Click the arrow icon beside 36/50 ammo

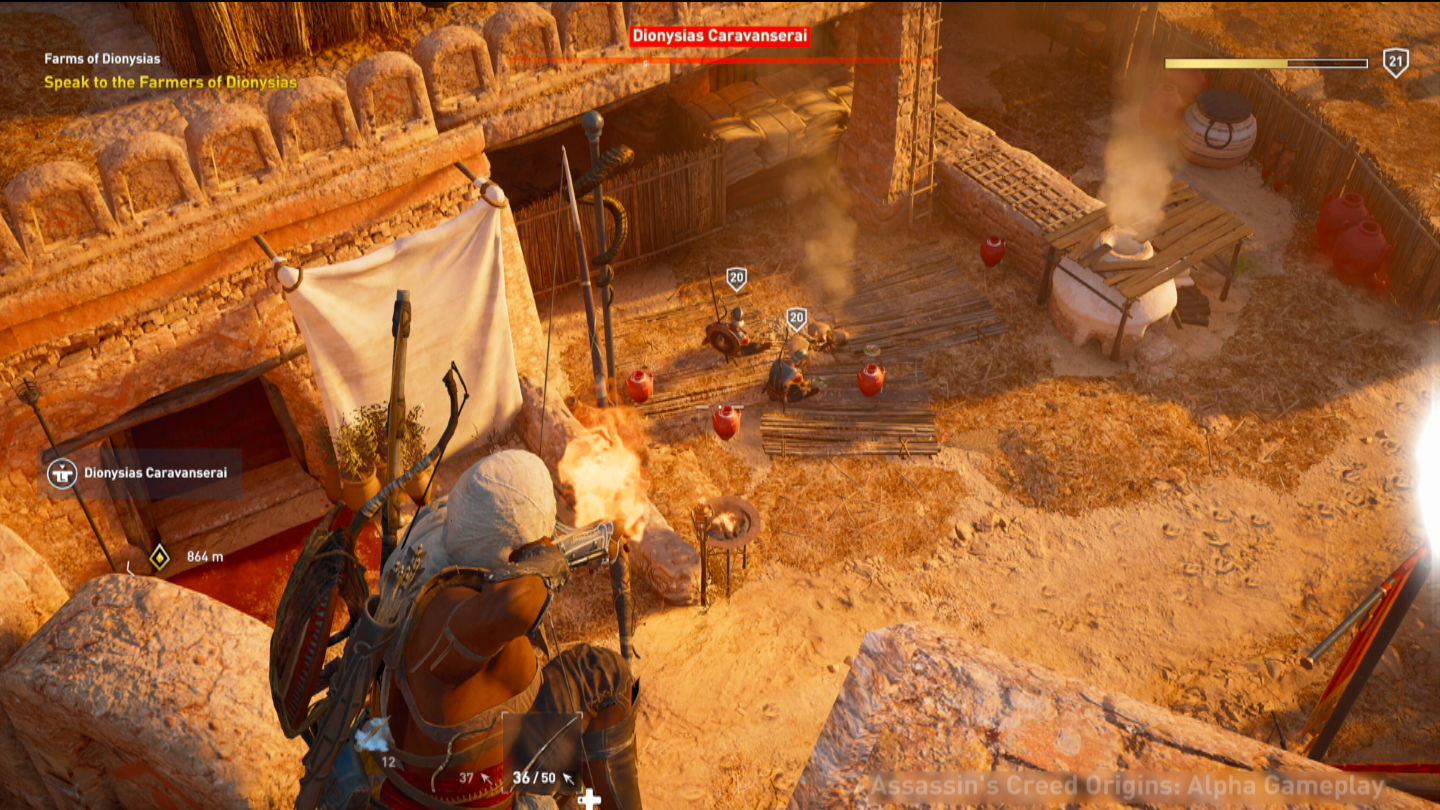click(569, 778)
